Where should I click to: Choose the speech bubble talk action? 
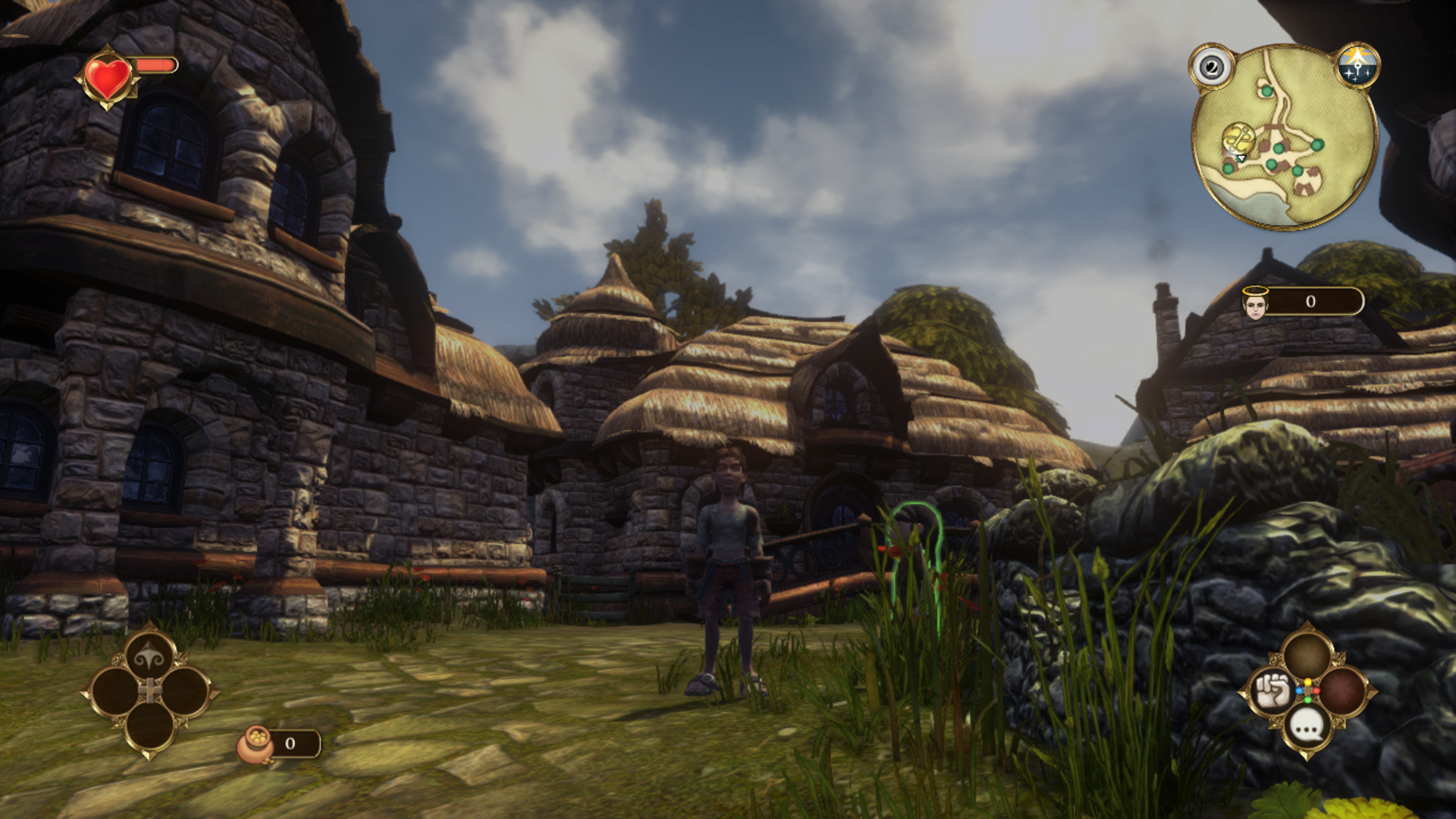point(1307,728)
